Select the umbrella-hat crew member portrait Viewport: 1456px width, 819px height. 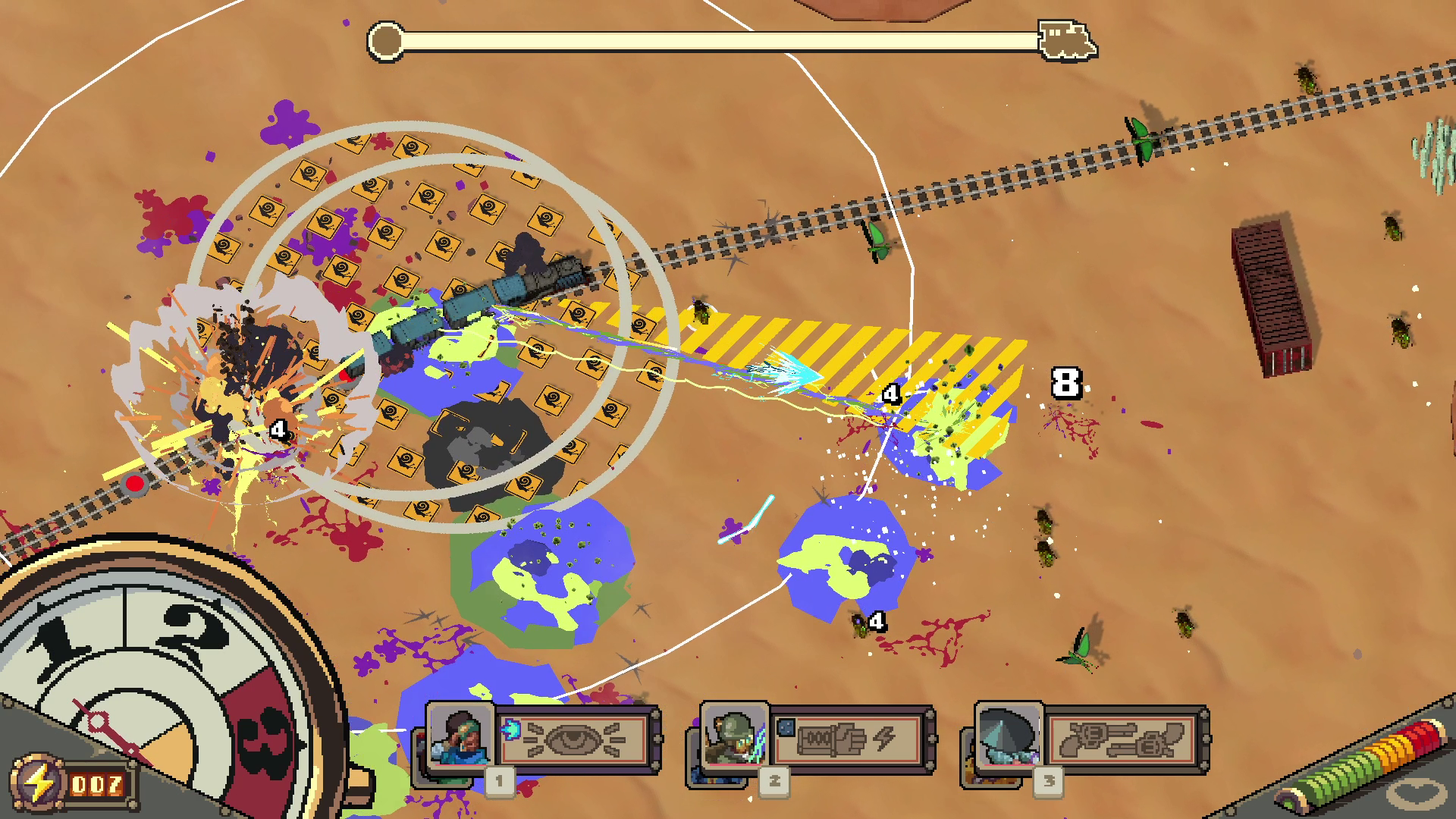1009,737
